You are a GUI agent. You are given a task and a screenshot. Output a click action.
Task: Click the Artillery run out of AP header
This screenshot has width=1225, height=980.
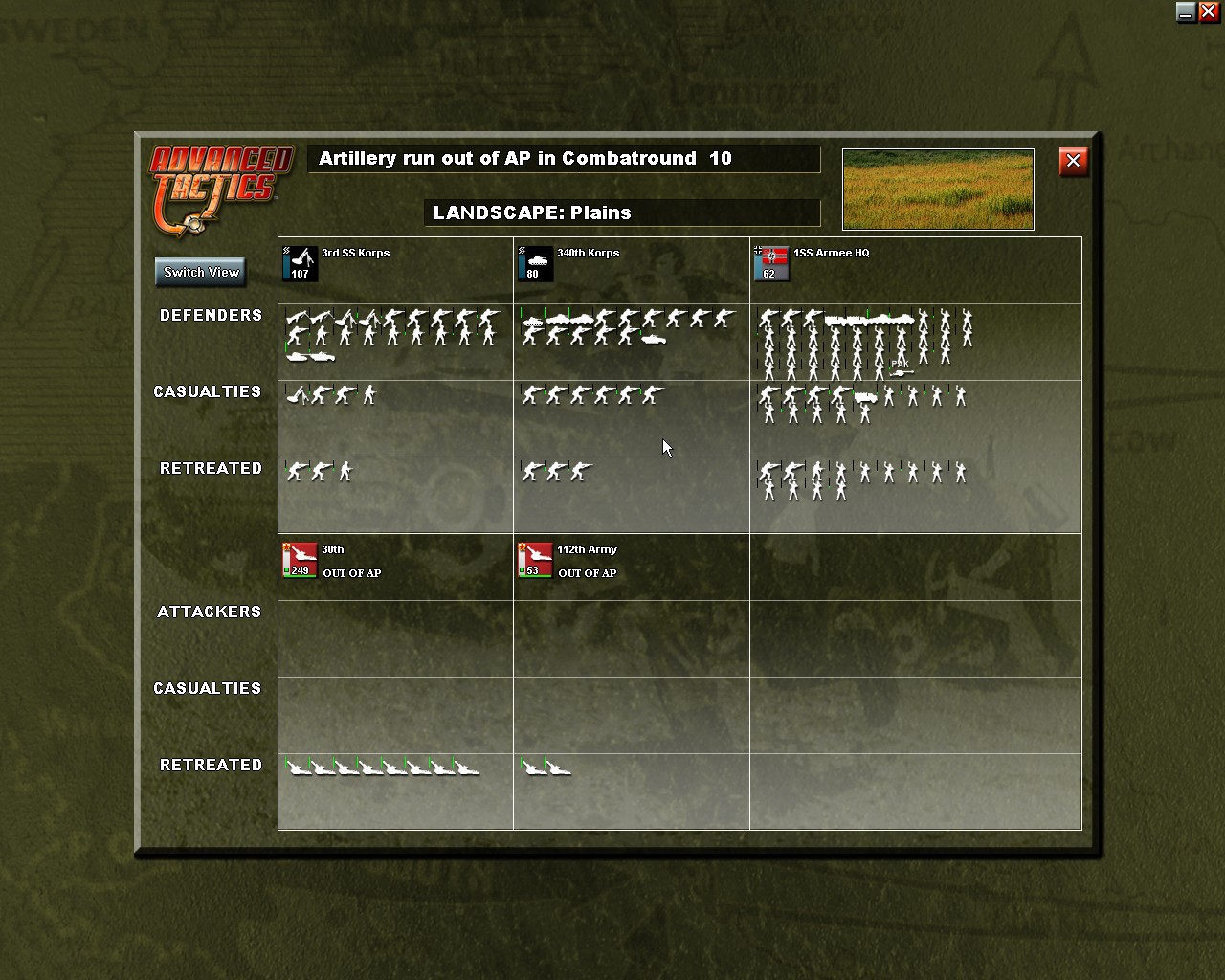tap(565, 159)
